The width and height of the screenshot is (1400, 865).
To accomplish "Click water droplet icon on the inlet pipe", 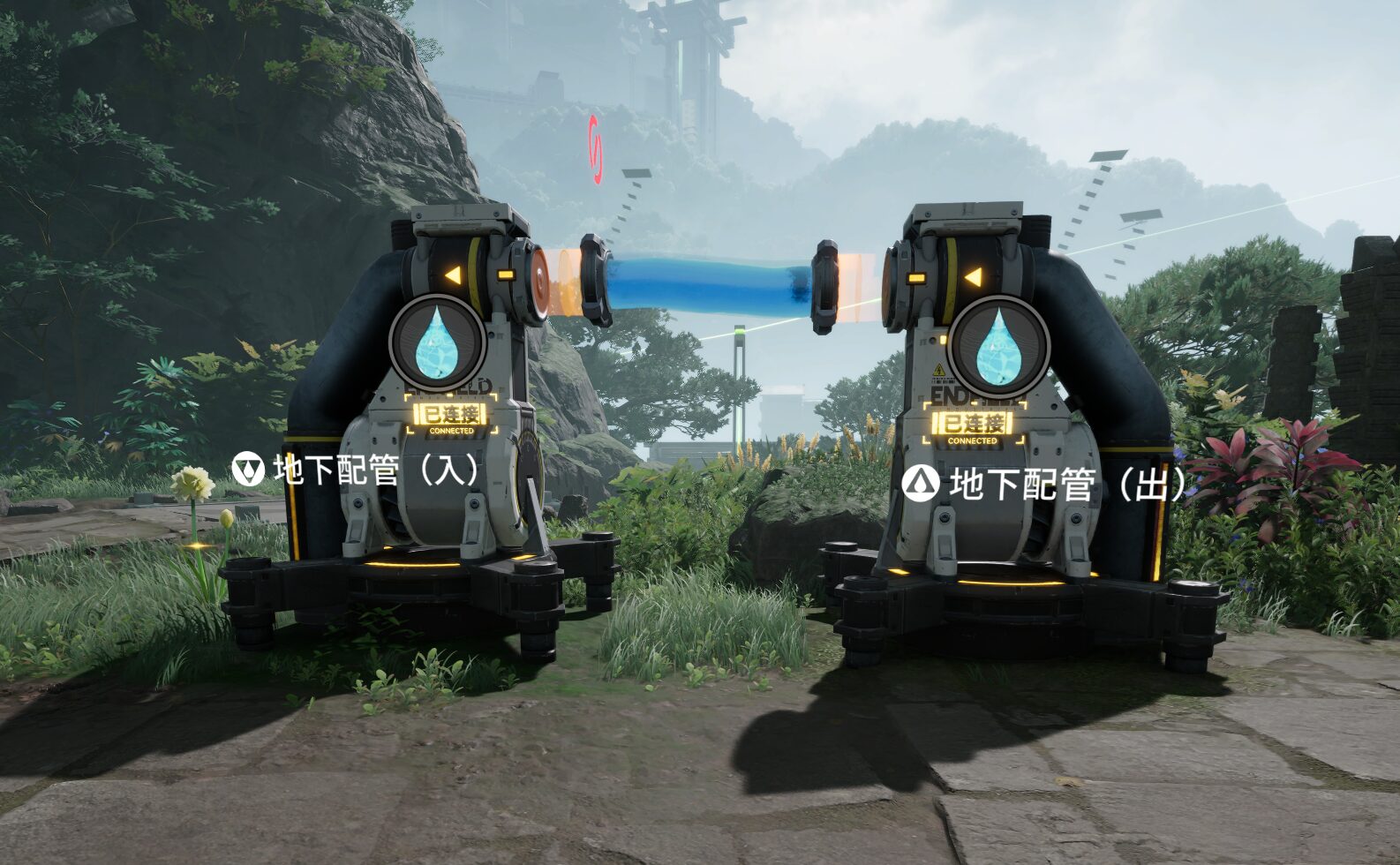I will click(437, 343).
